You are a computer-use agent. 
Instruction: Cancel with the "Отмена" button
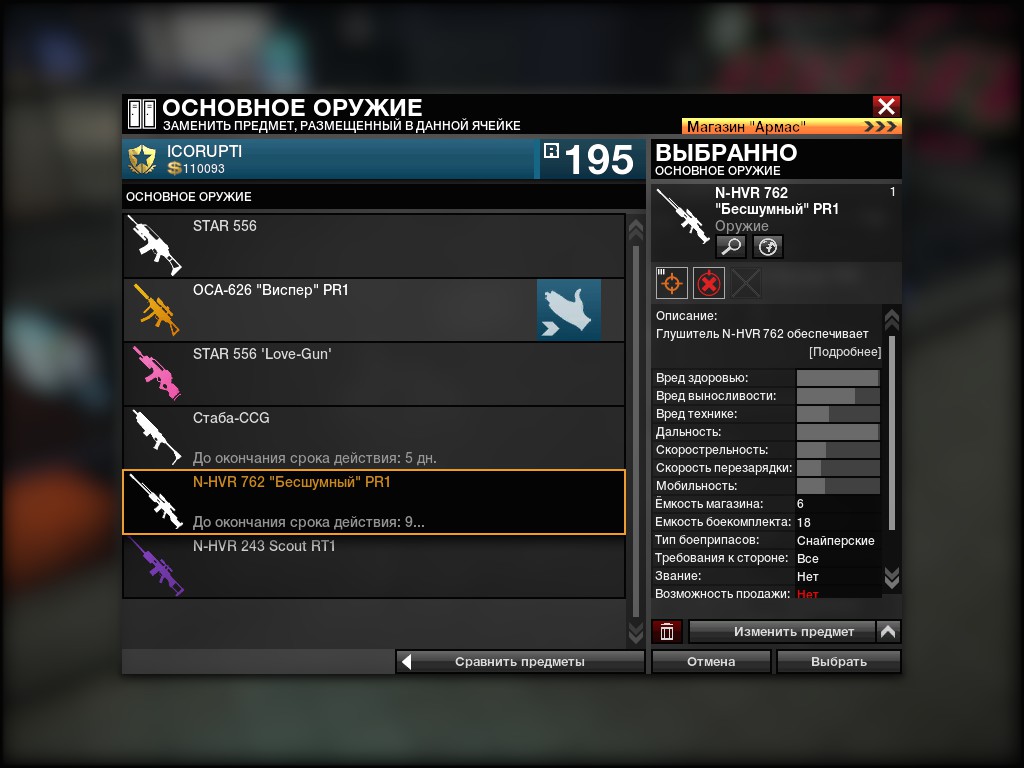(x=711, y=661)
